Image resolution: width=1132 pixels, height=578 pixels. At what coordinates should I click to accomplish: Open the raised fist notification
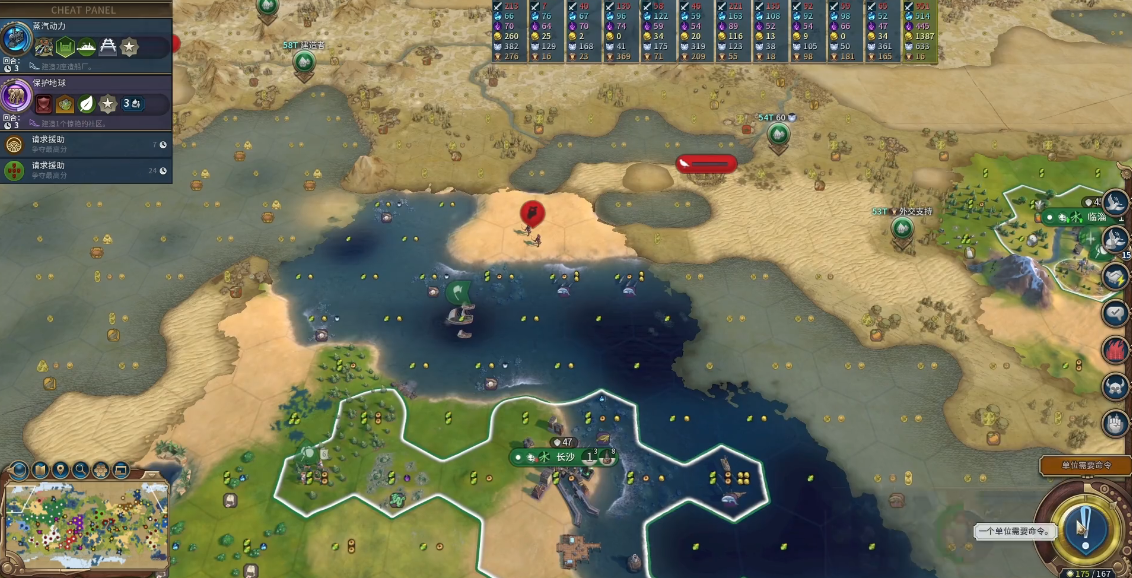[1115, 423]
